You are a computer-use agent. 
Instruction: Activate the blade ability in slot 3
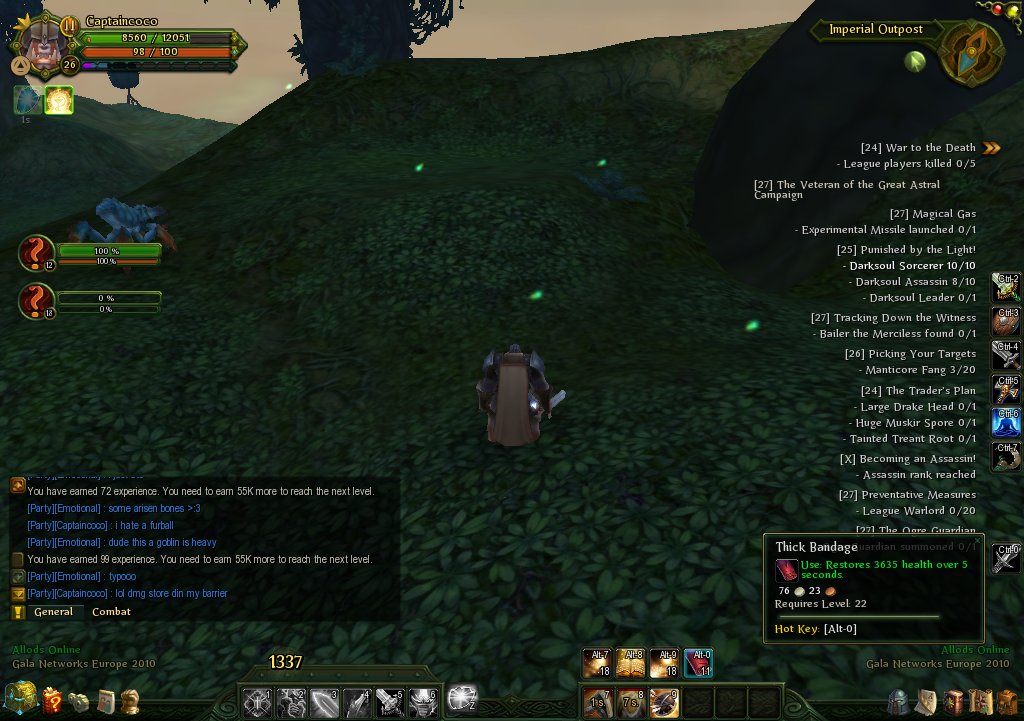324,701
